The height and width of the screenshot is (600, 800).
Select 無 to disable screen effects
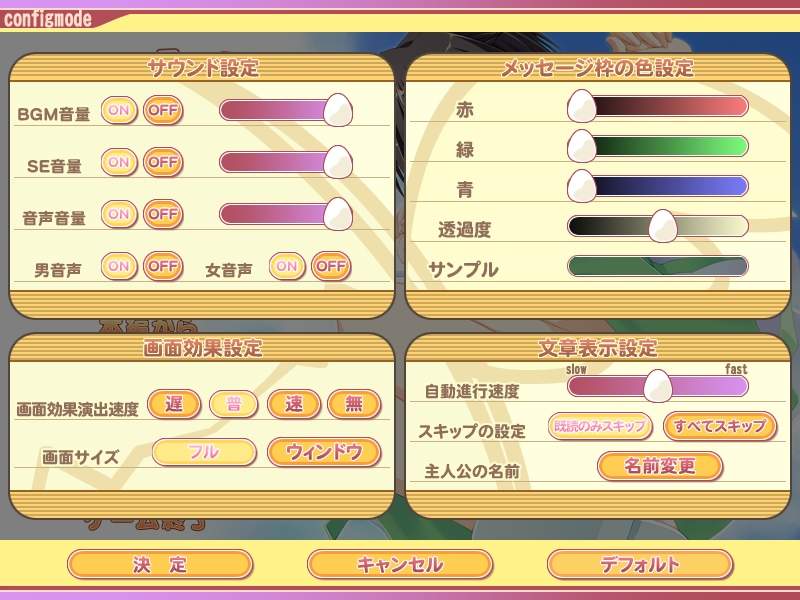coord(354,404)
